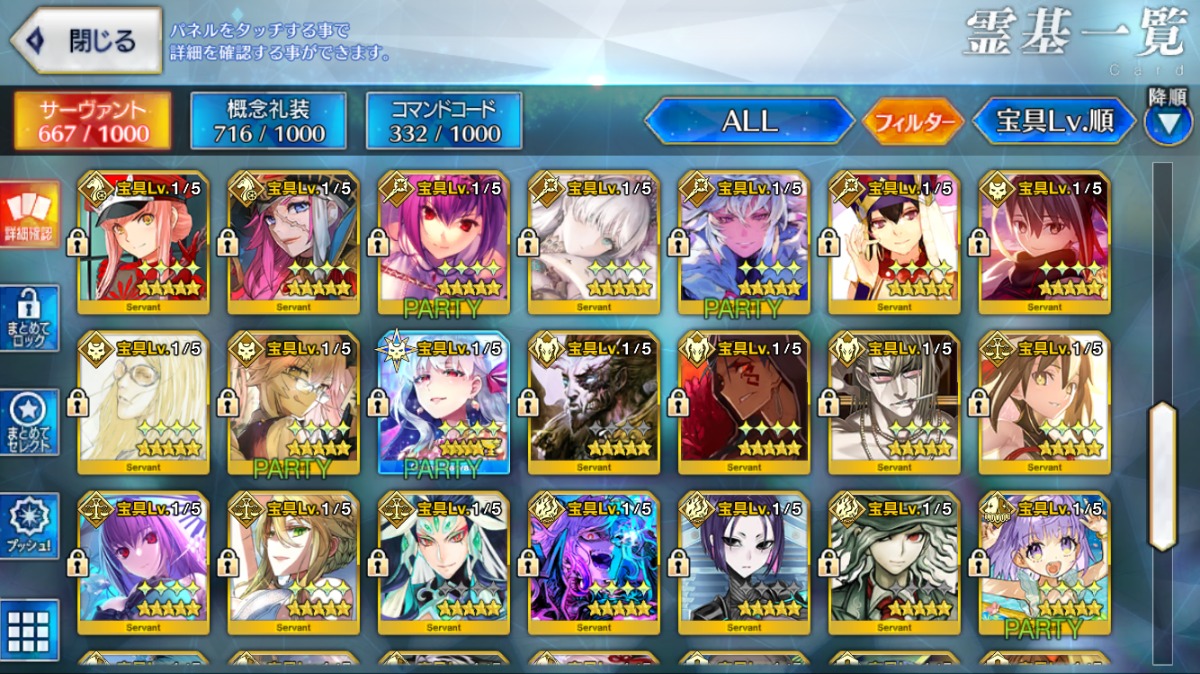1200x674 pixels.
Task: Click the vertical list scrollbar handle
Action: pyautogui.click(x=1162, y=476)
